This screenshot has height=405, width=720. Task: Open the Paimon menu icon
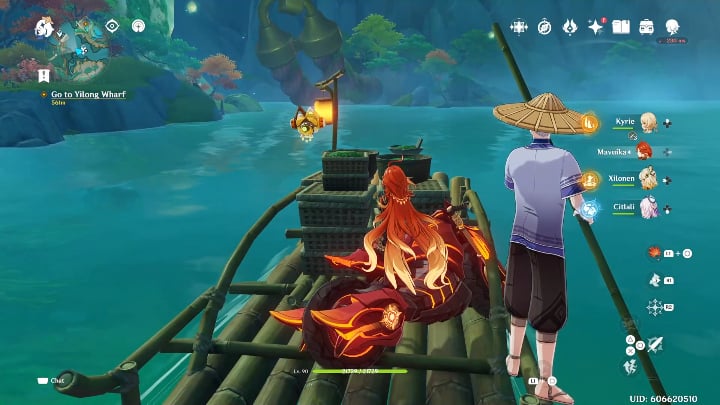(44, 27)
